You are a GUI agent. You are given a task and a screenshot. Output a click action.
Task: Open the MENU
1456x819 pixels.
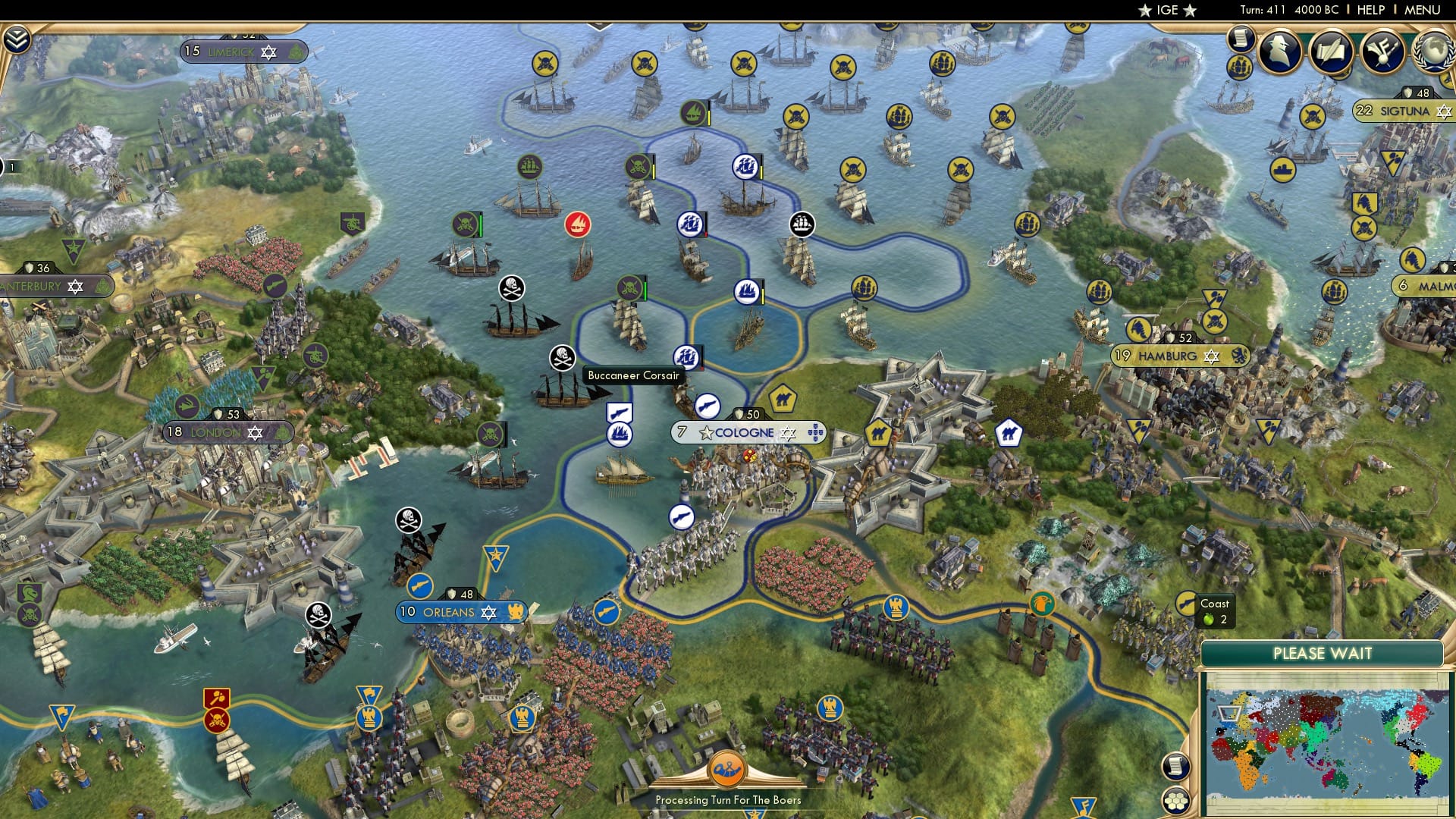coord(1424,10)
